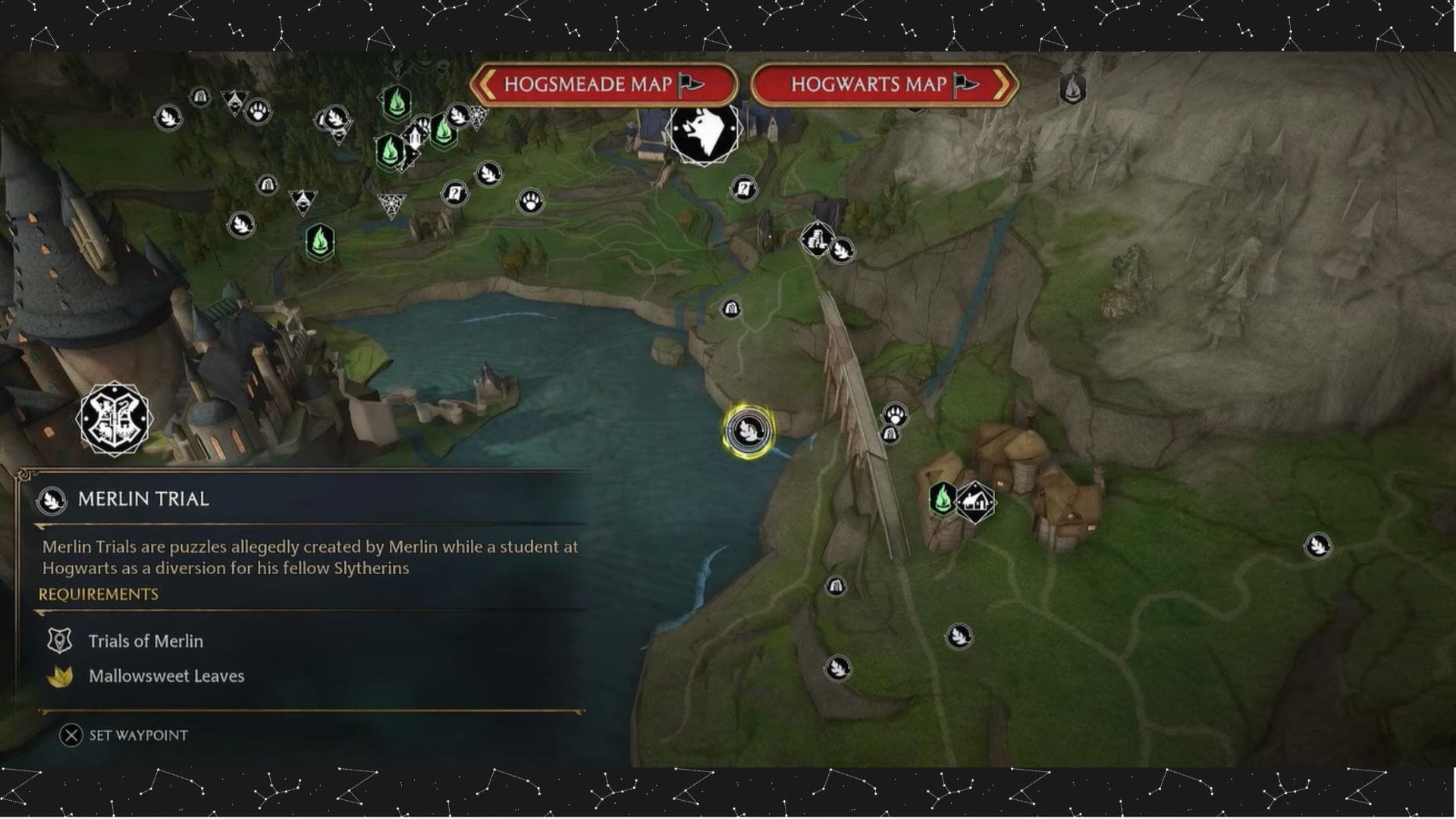Select the spider lair web marker

point(392,203)
